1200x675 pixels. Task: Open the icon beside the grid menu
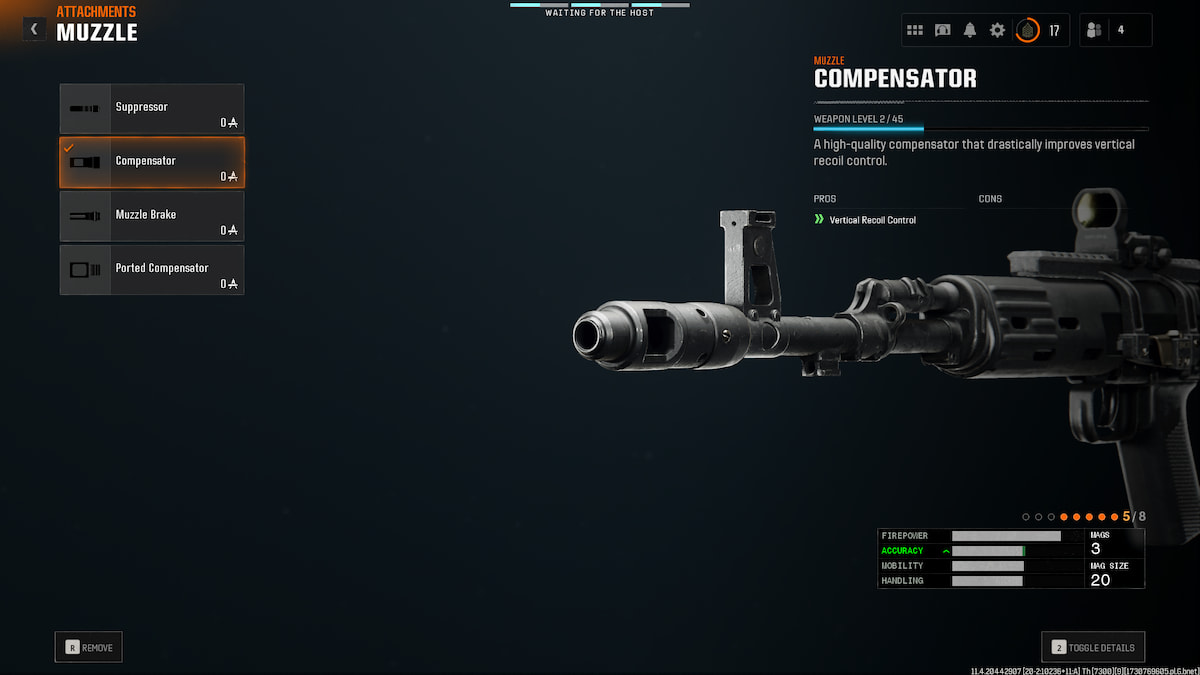[x=942, y=30]
